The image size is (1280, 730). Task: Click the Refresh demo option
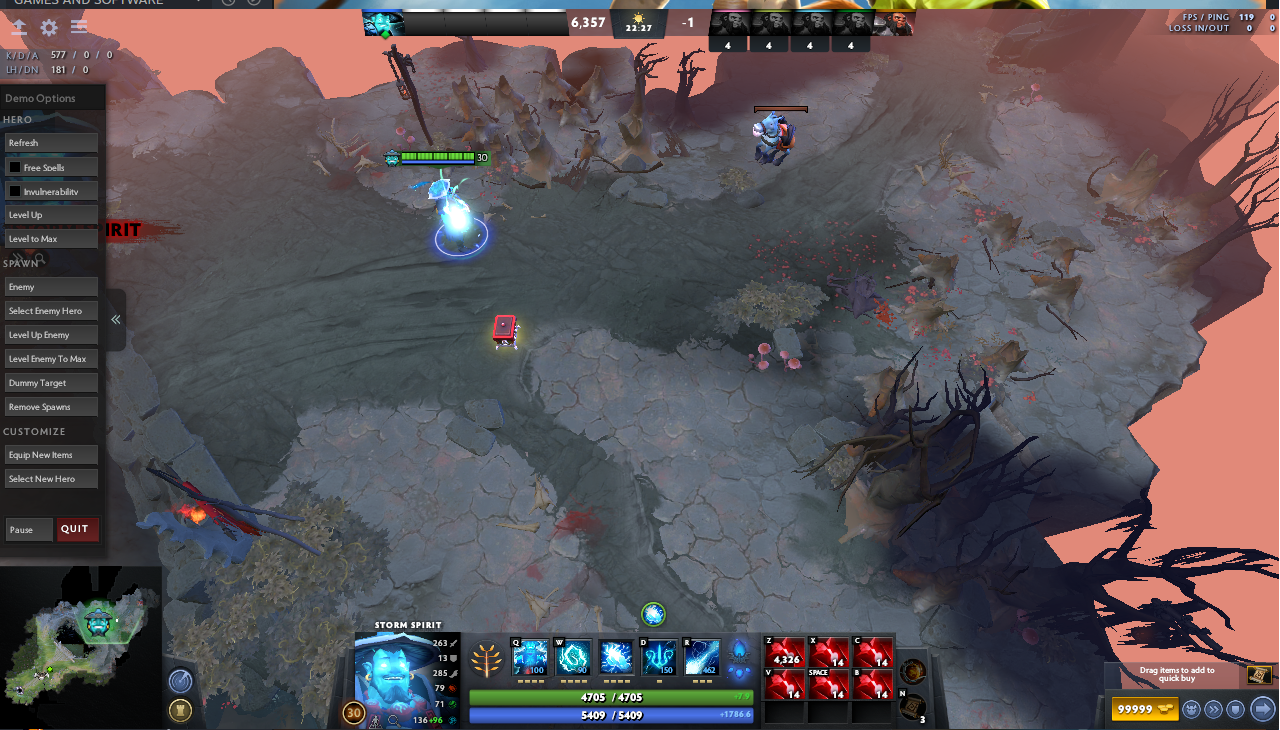(x=51, y=143)
